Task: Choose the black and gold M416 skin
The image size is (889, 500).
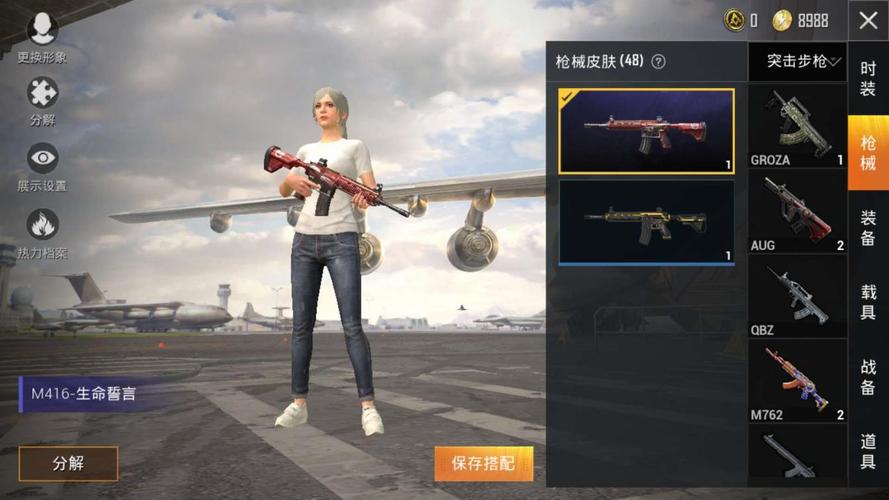Action: pyautogui.click(x=646, y=222)
